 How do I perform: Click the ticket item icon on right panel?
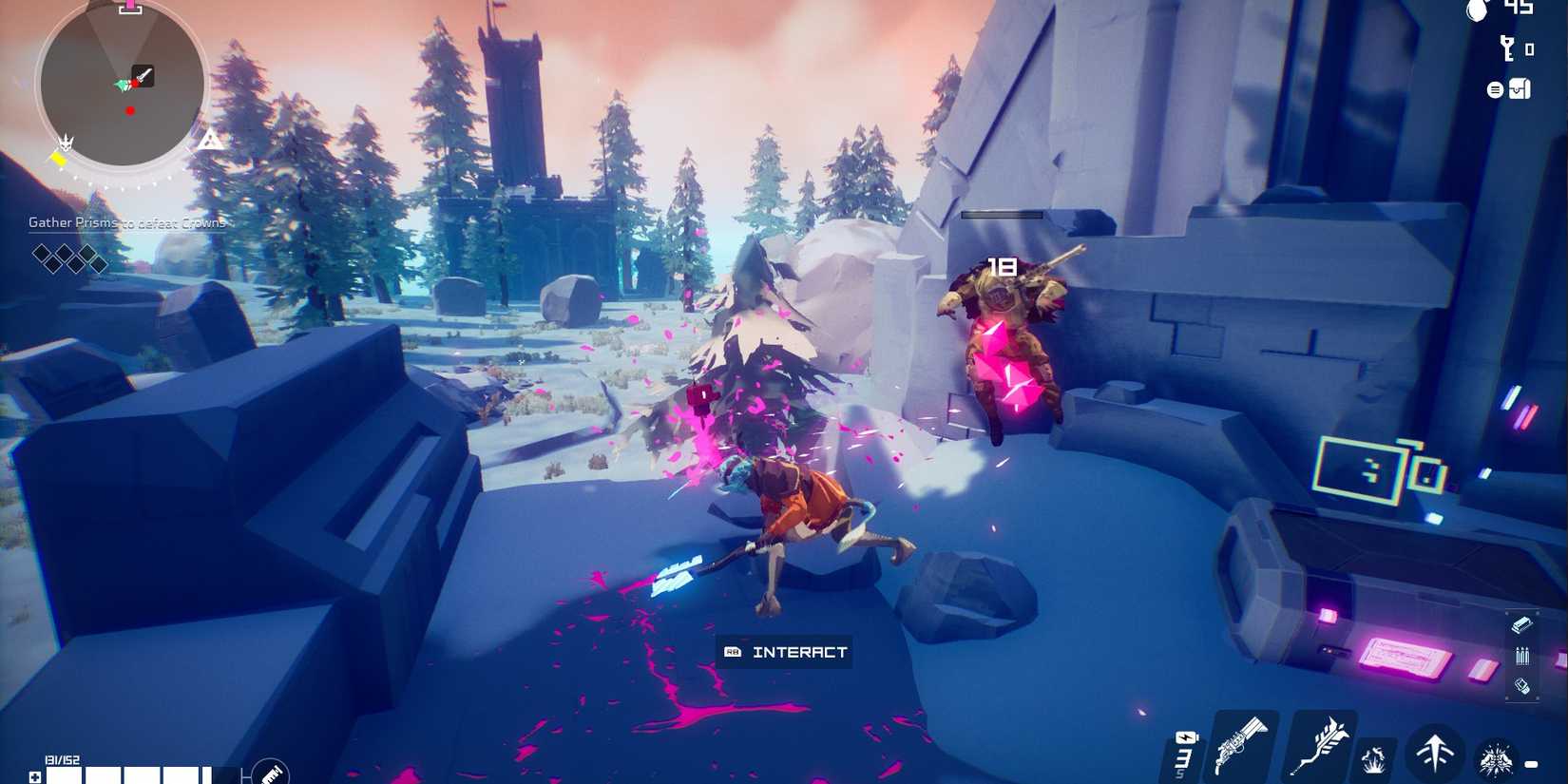tap(1522, 625)
